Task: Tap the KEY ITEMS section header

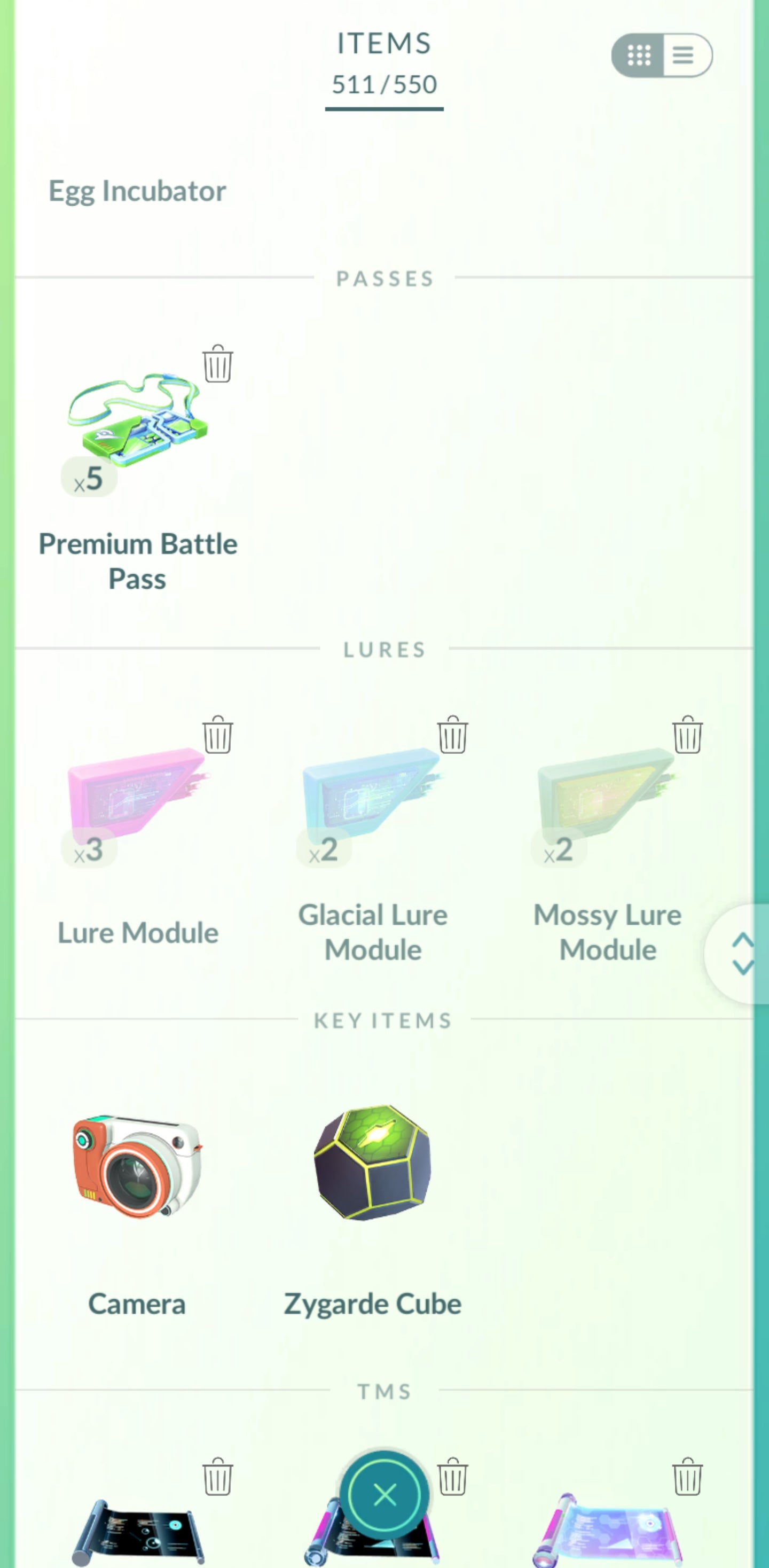Action: pos(383,1019)
